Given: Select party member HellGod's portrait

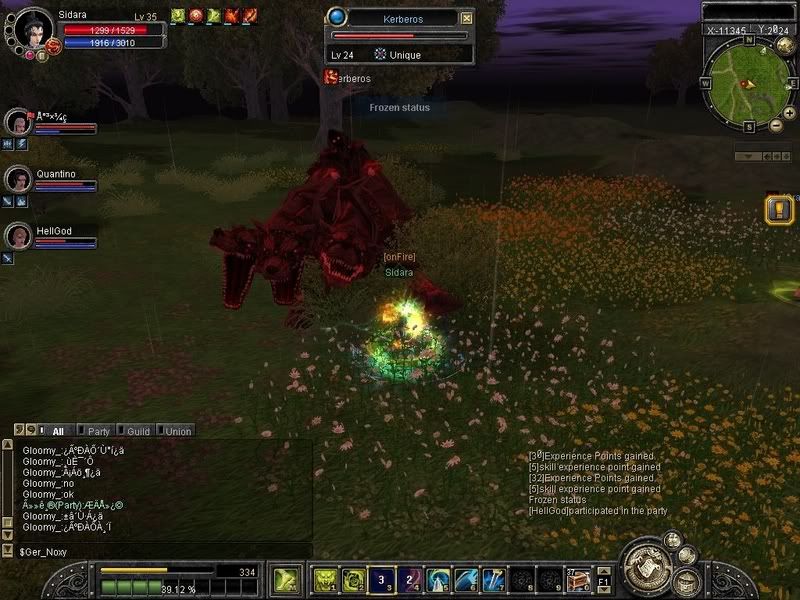Looking at the screenshot, I should (19, 236).
